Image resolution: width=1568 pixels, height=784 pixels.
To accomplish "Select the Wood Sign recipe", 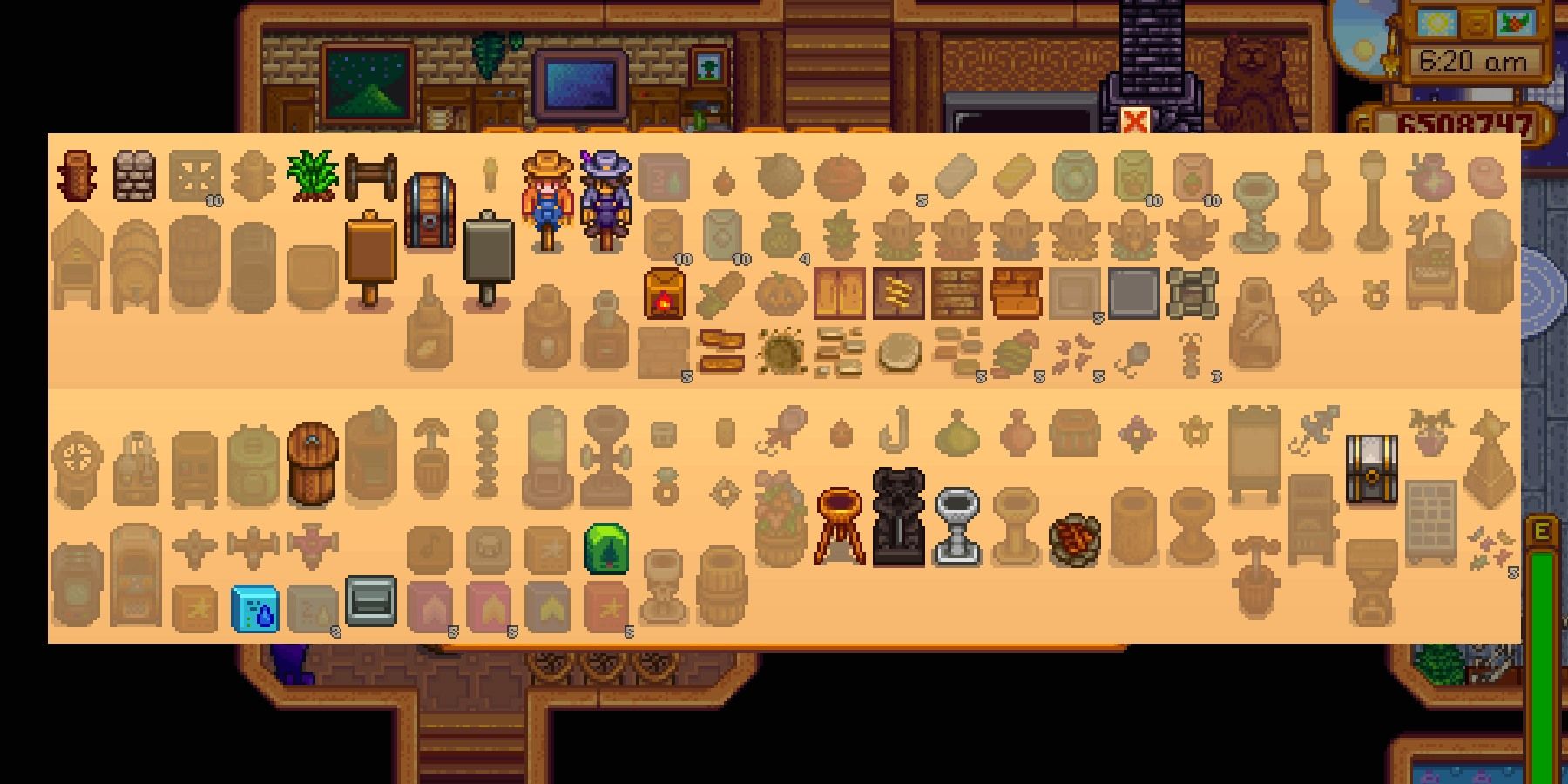I will [x=370, y=254].
